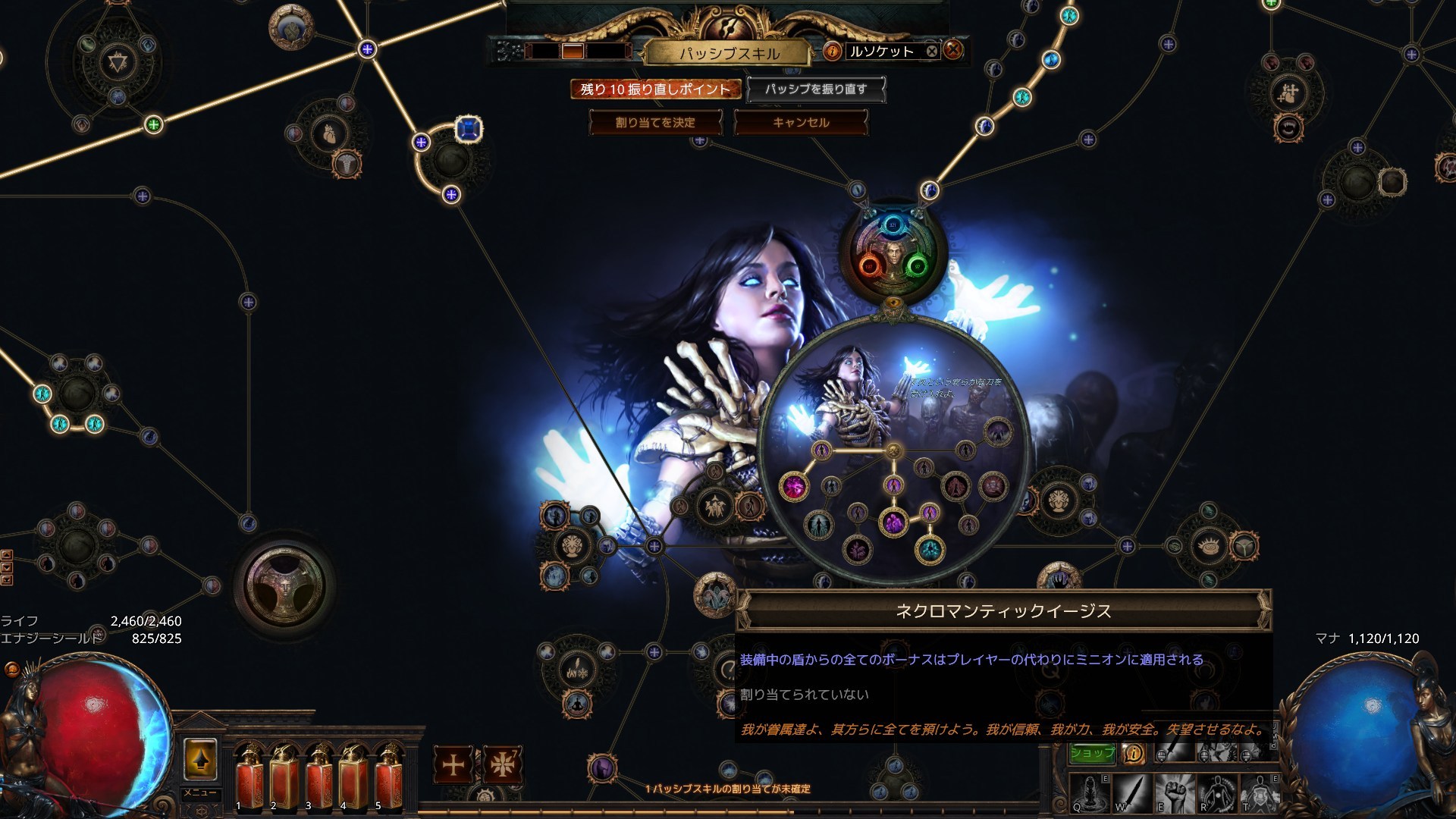This screenshot has height=819, width=1456.
Task: Activate the dagger skill on W
Action: 1132,793
